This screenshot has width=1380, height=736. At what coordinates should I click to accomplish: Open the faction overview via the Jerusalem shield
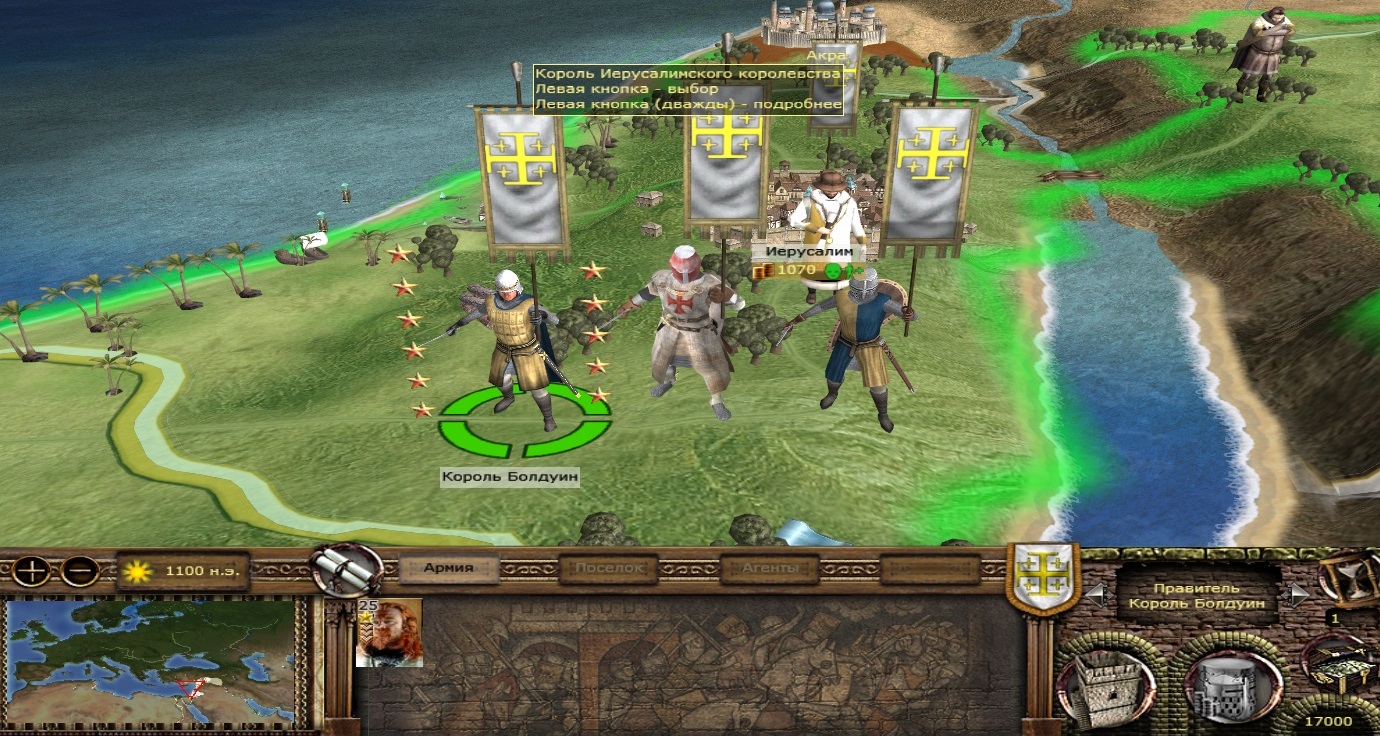1042,577
